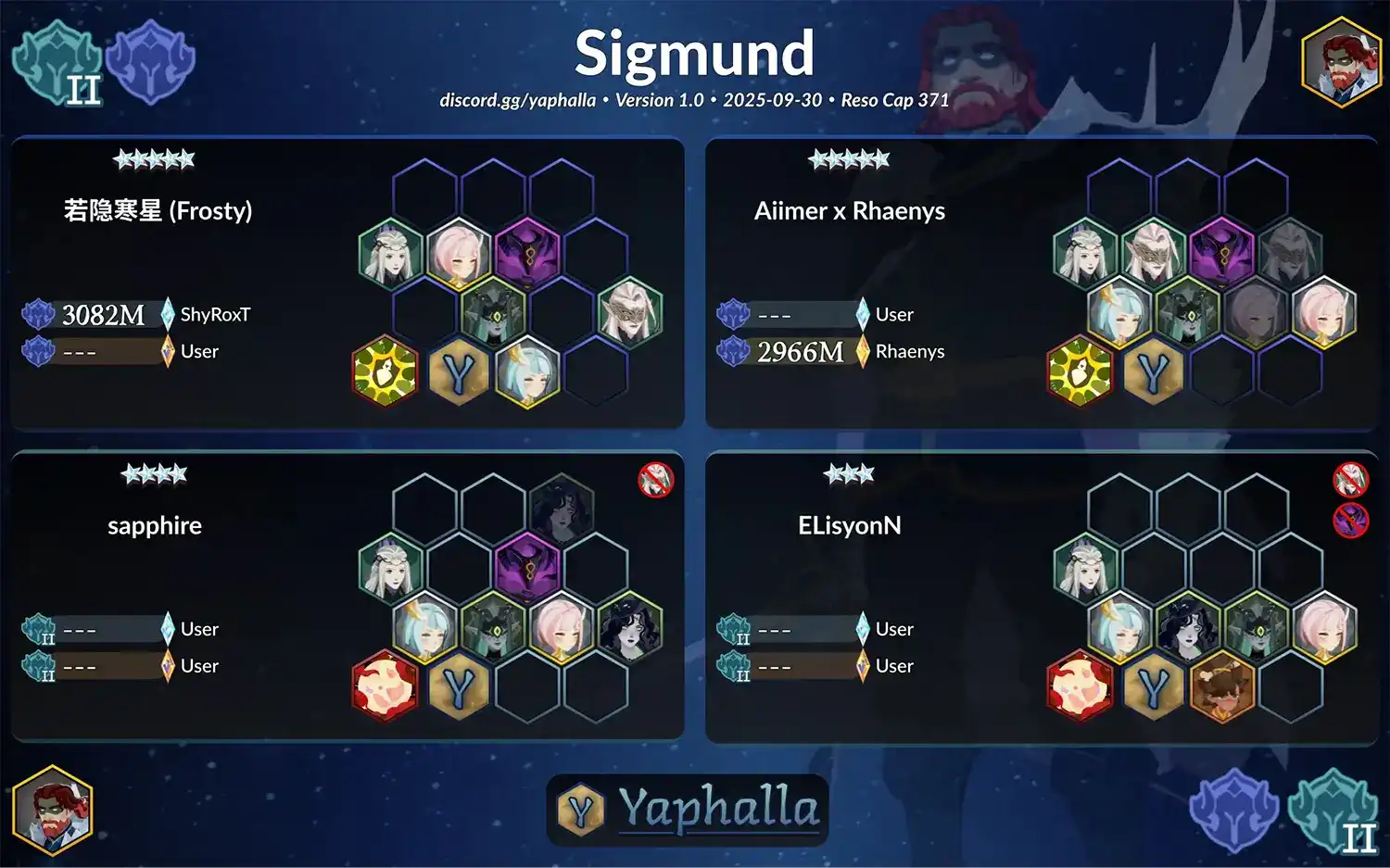Select the sapphire formation title
This screenshot has height=868, width=1390.
[155, 526]
